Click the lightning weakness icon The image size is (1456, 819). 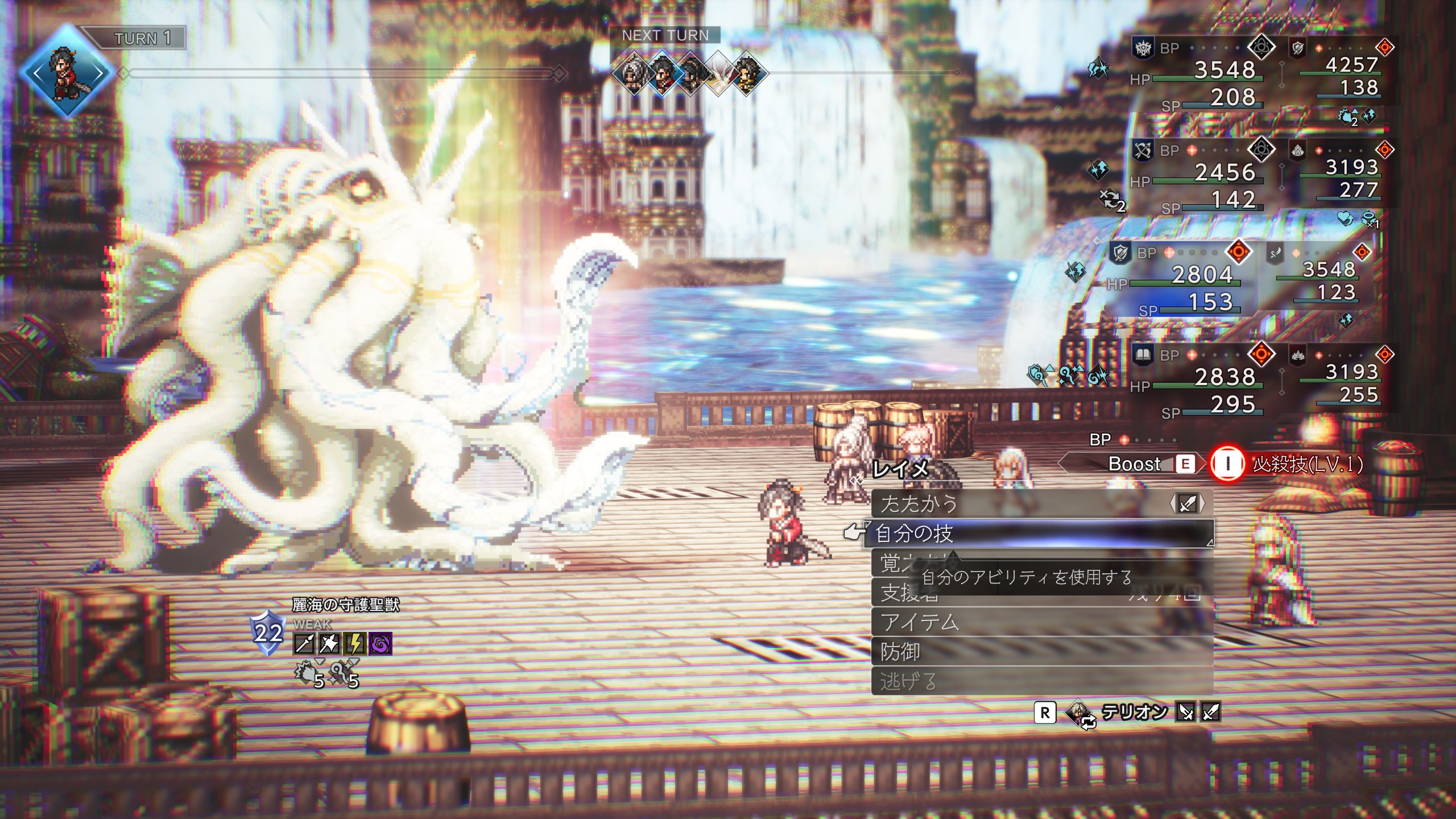[x=355, y=644]
